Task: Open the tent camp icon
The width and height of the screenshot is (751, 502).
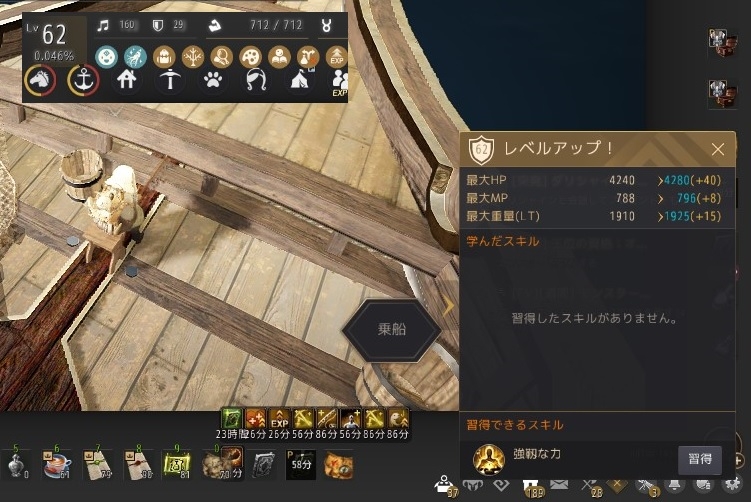Action: (x=298, y=80)
